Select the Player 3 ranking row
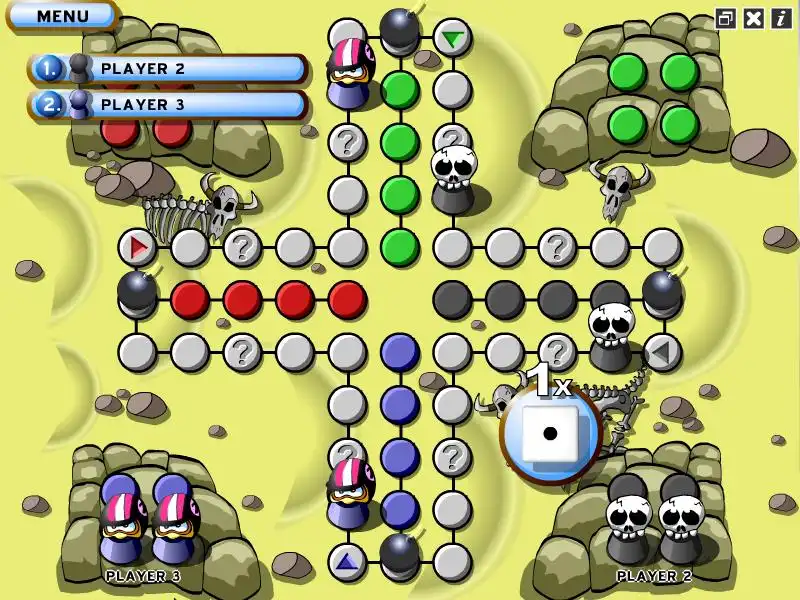The width and height of the screenshot is (800, 600). click(167, 104)
